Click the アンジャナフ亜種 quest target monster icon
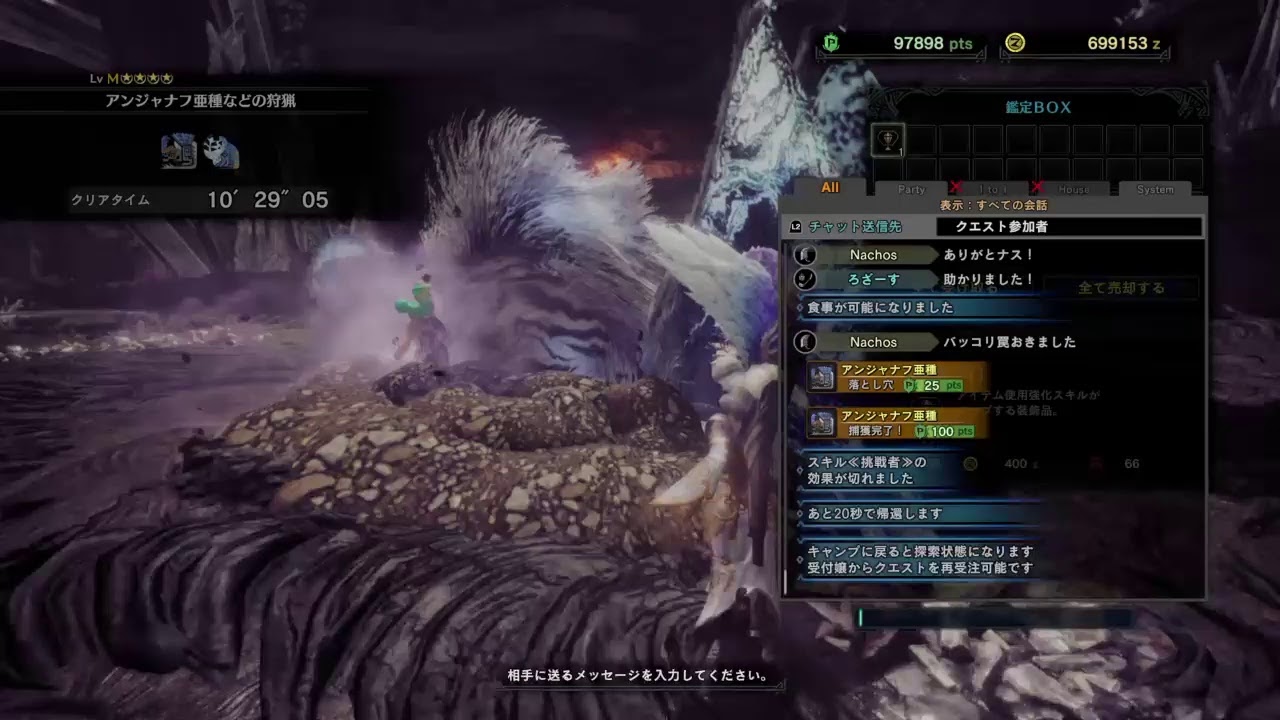 [178, 152]
